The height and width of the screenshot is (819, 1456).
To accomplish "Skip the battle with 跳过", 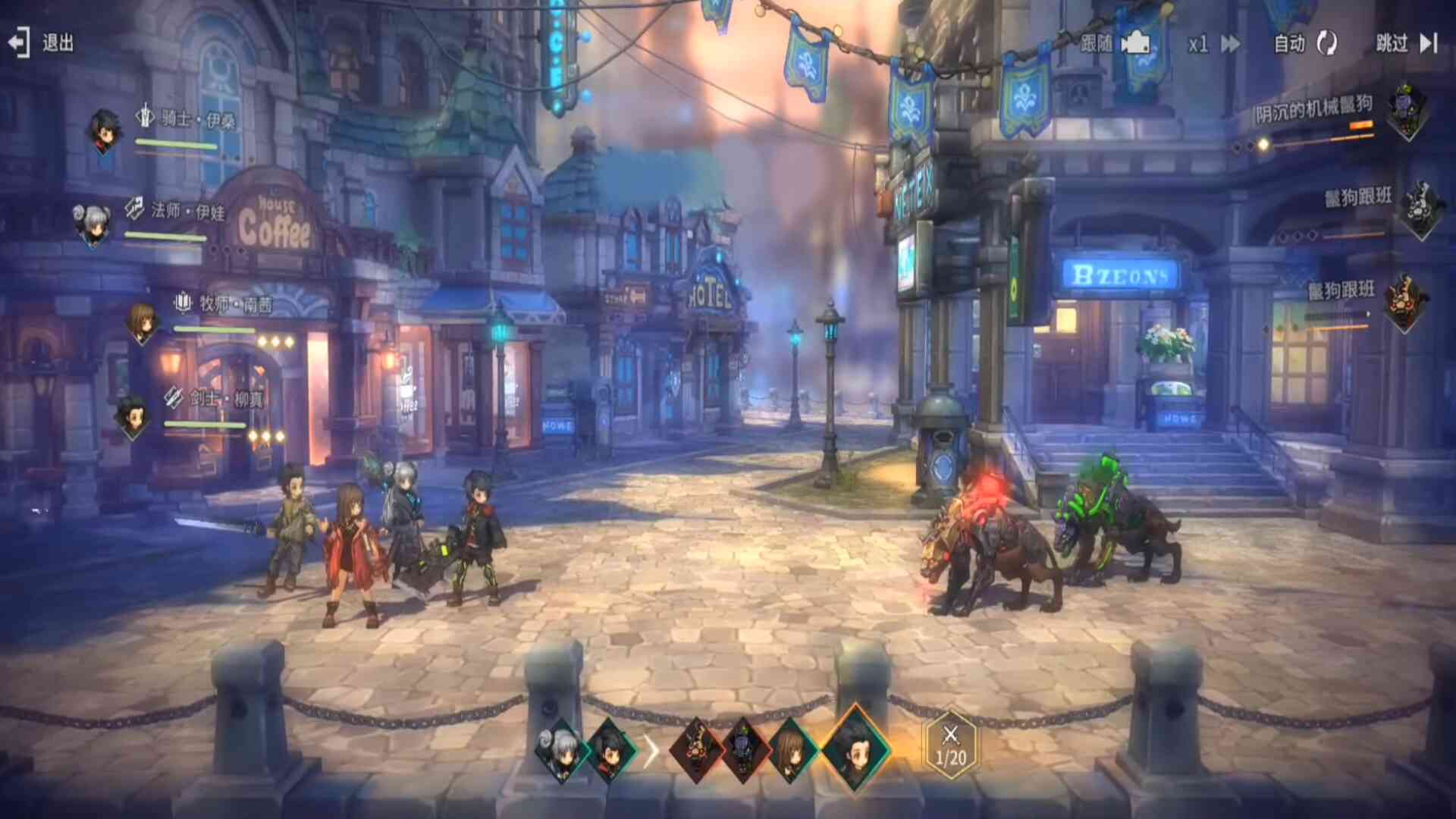I will click(1407, 44).
